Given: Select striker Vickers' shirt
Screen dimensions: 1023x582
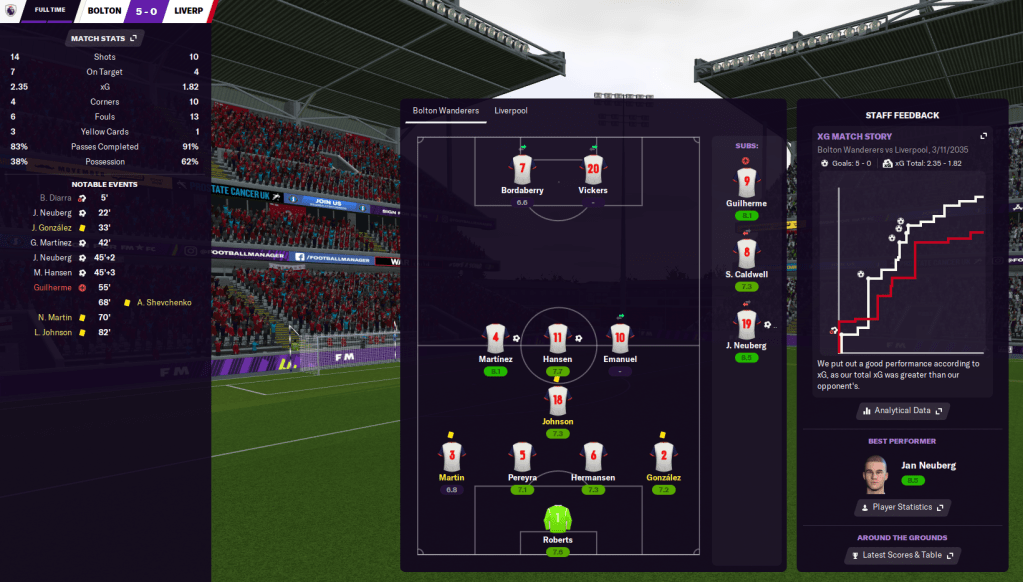Looking at the screenshot, I should [593, 169].
